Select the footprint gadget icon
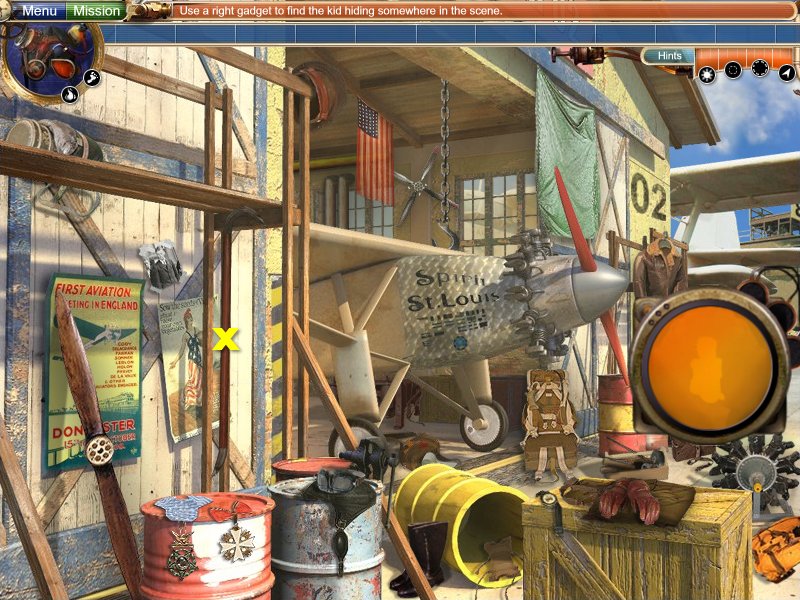 click(91, 77)
